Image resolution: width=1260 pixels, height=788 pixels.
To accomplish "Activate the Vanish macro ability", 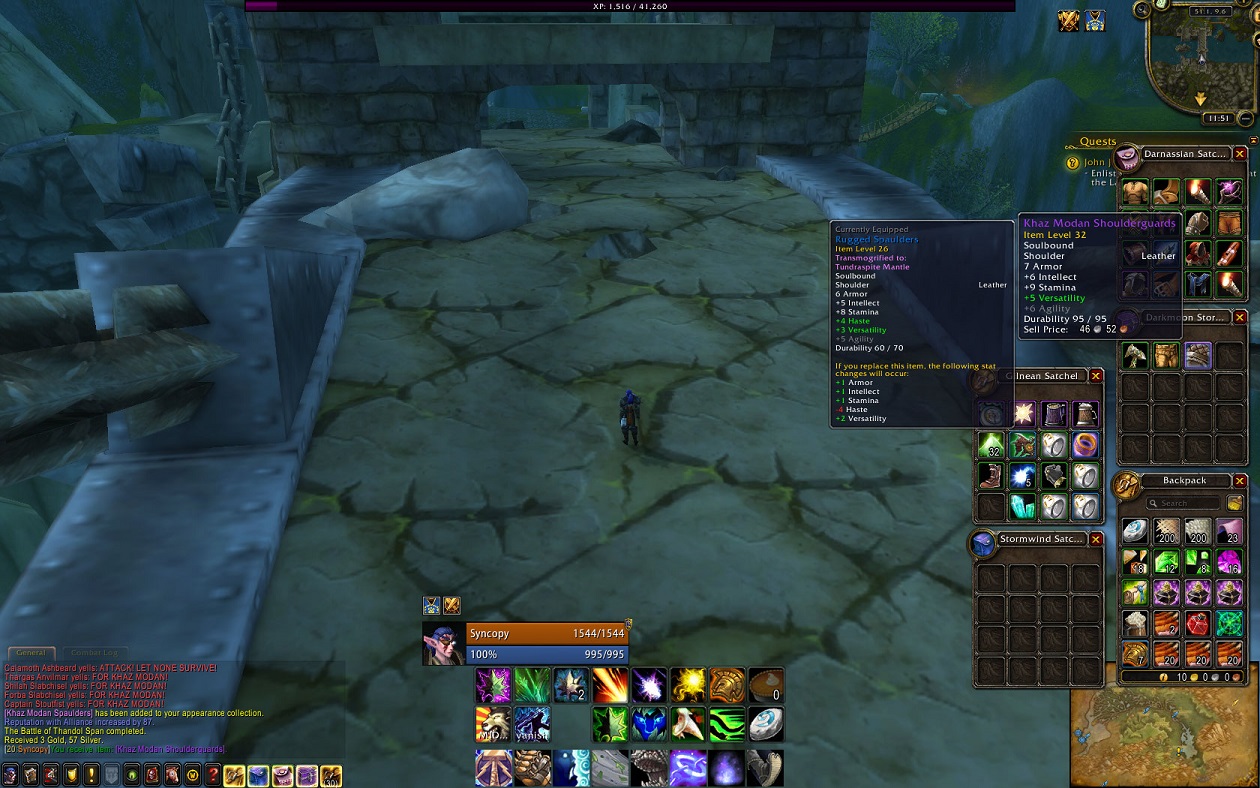I will click(532, 724).
